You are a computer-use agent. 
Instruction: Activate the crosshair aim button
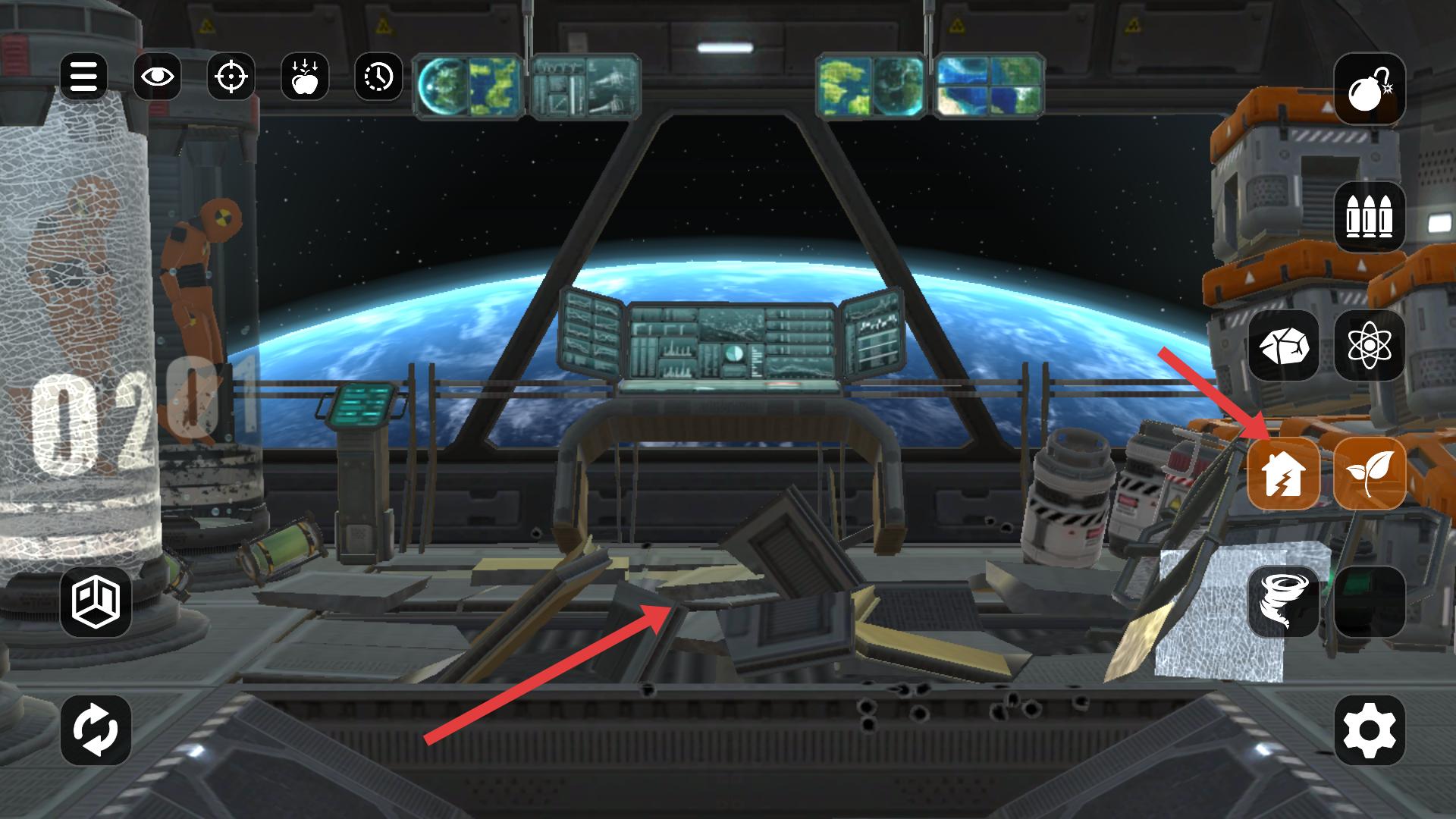point(231,77)
